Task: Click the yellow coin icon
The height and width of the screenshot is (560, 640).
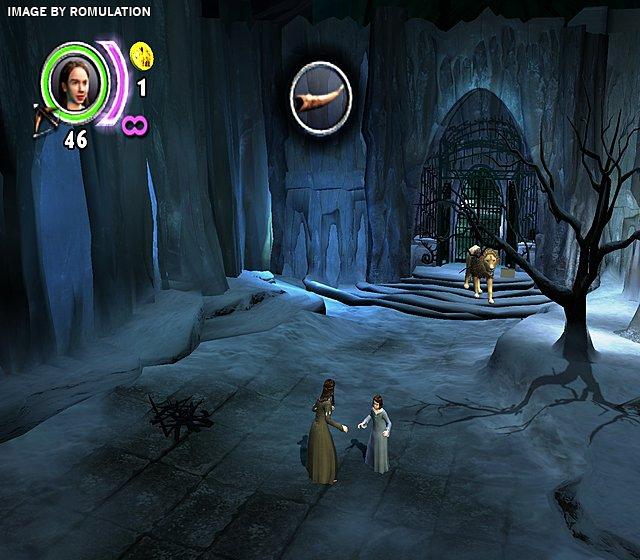Action: pos(141,53)
